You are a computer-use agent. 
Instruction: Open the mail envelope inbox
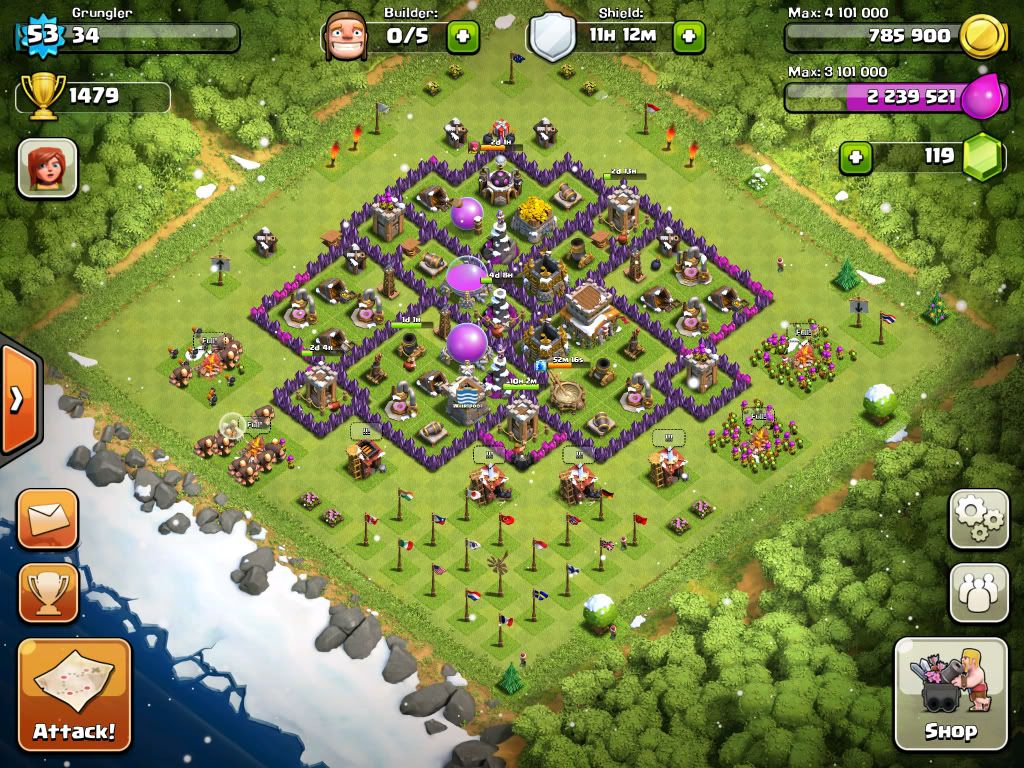[47, 518]
